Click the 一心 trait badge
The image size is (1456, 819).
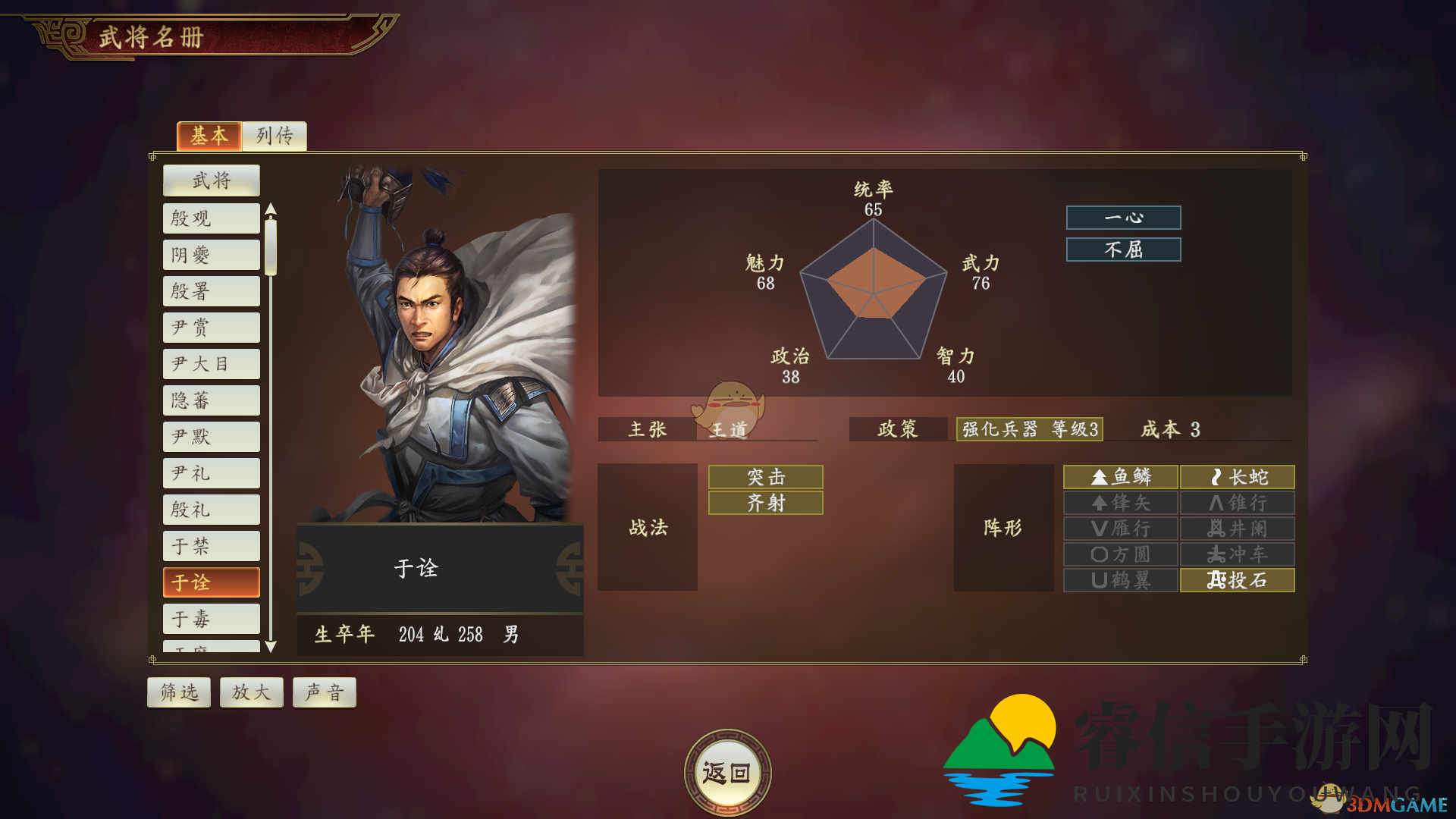coord(1123,218)
